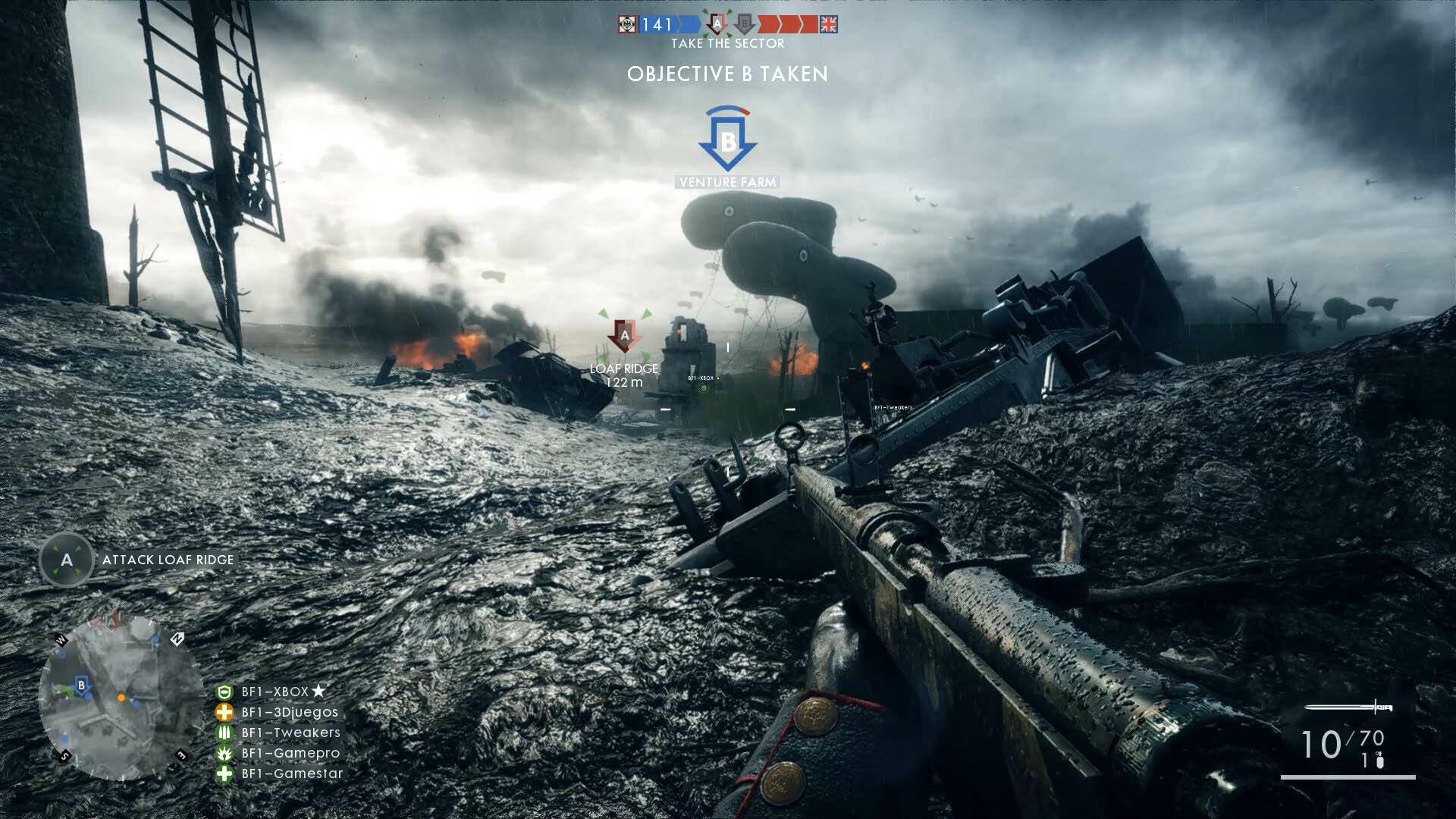
Task: Click the British flag team icon
Action: coord(829,25)
